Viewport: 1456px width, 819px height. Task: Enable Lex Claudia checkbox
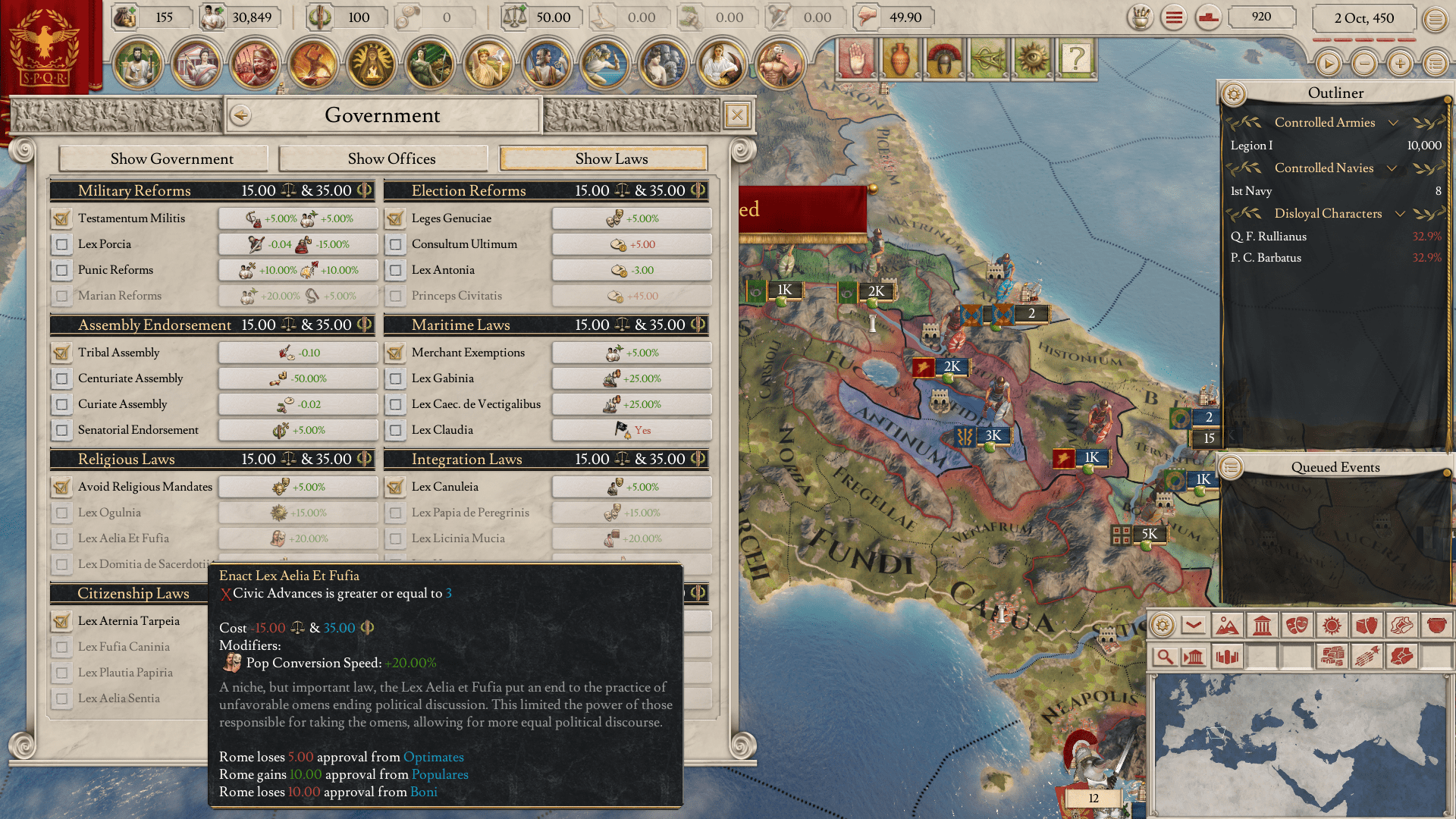point(395,430)
